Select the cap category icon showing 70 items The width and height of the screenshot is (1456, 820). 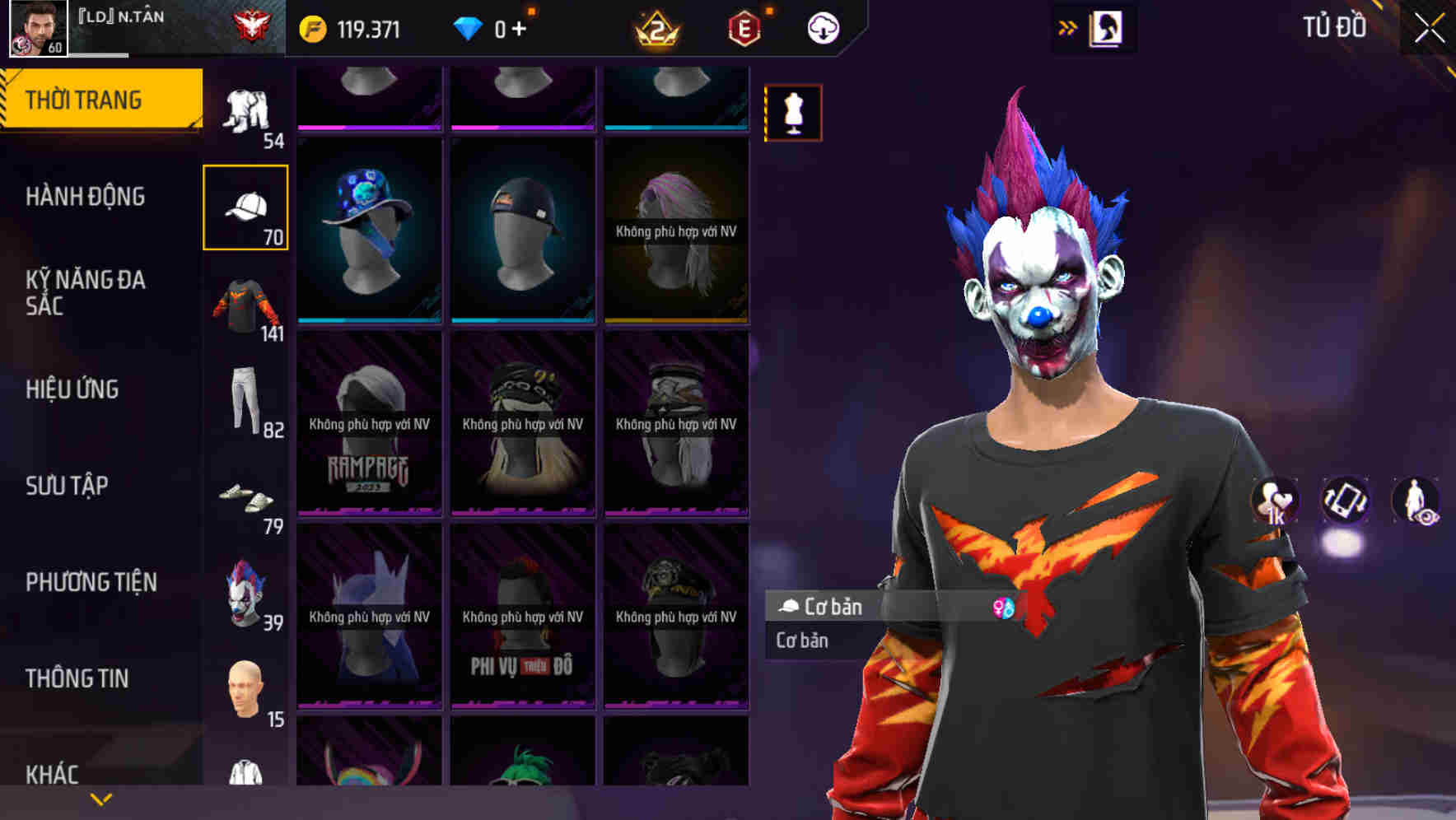(246, 204)
